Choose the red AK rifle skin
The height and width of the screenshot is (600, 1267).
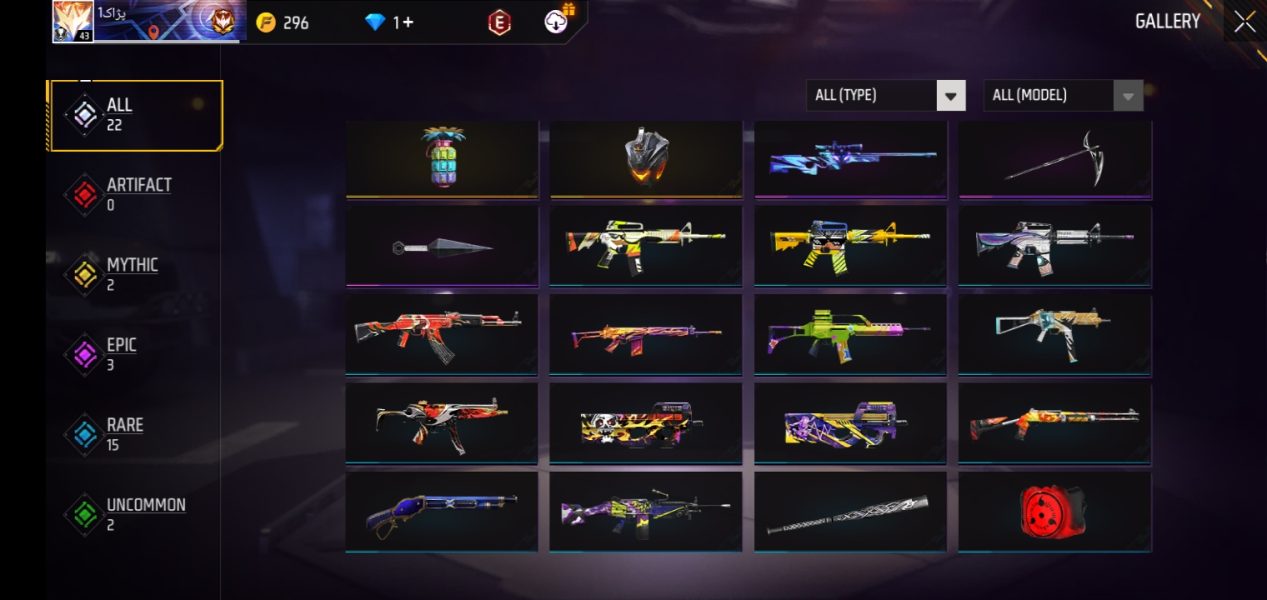click(x=442, y=333)
